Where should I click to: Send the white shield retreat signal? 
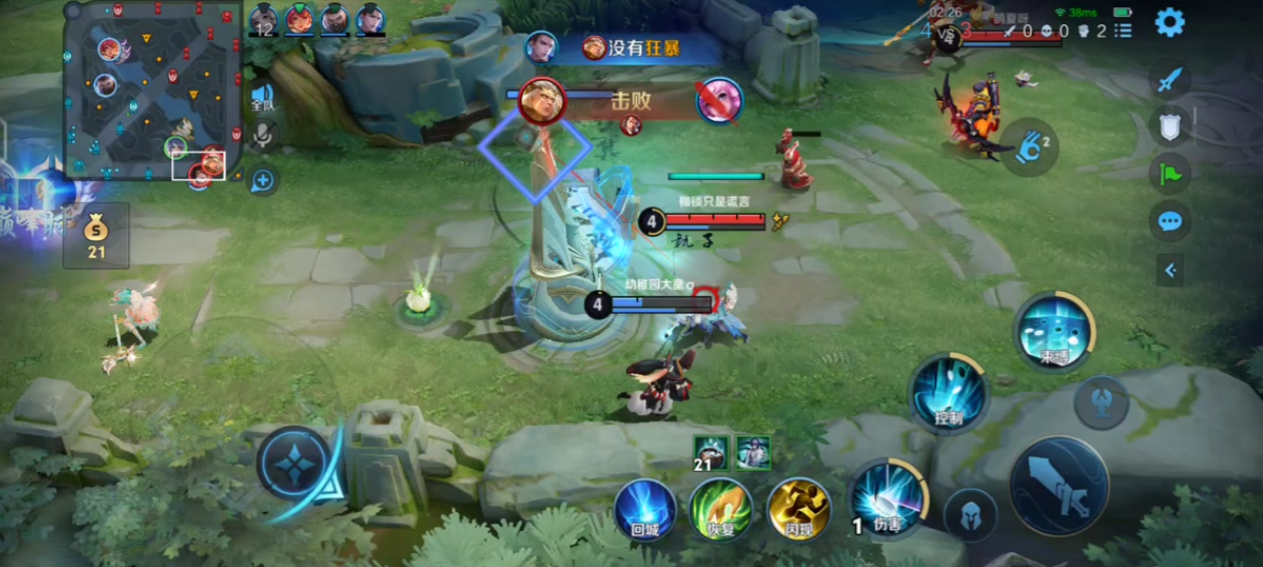click(x=1169, y=126)
